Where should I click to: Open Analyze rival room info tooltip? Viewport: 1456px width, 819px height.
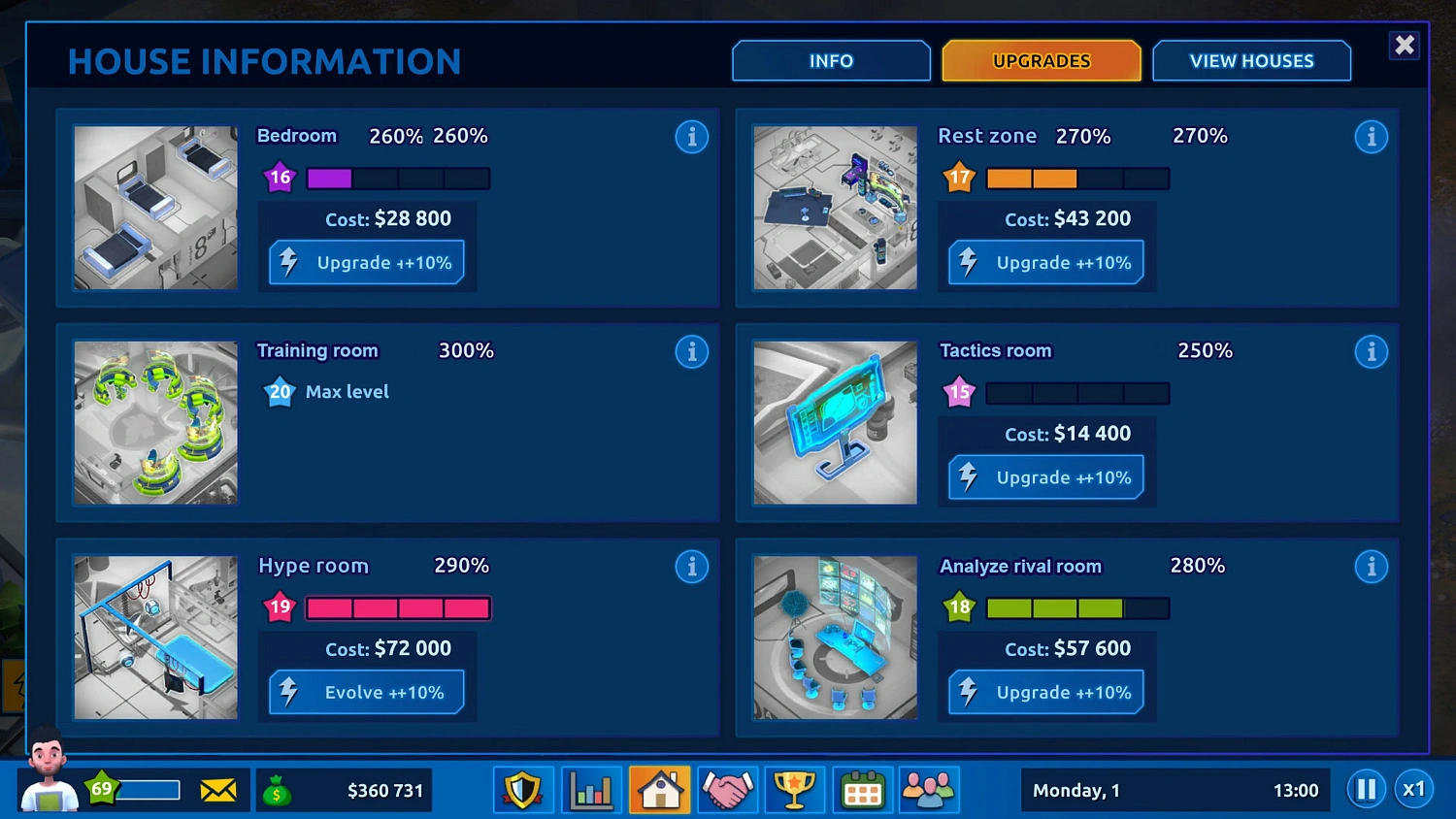pos(1372,566)
